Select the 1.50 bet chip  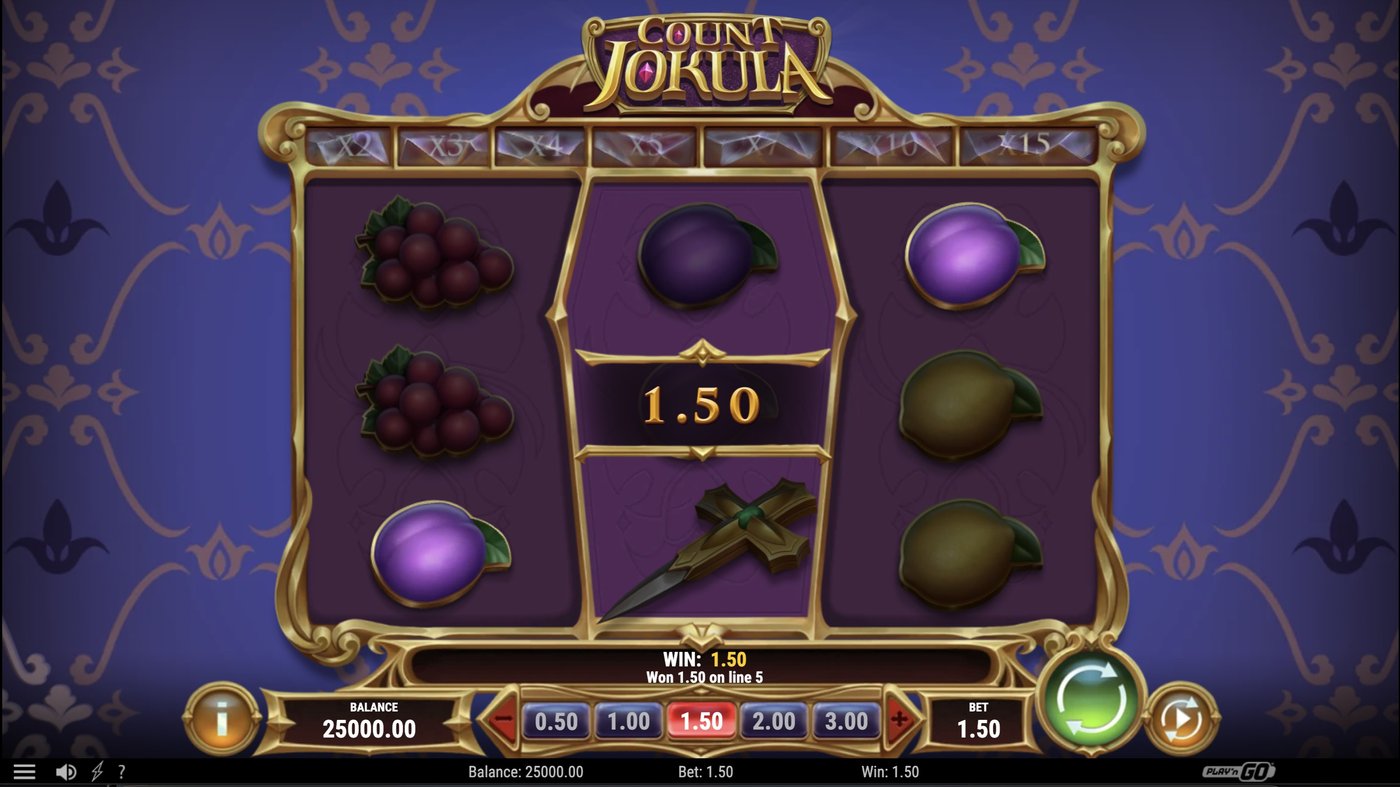point(701,721)
